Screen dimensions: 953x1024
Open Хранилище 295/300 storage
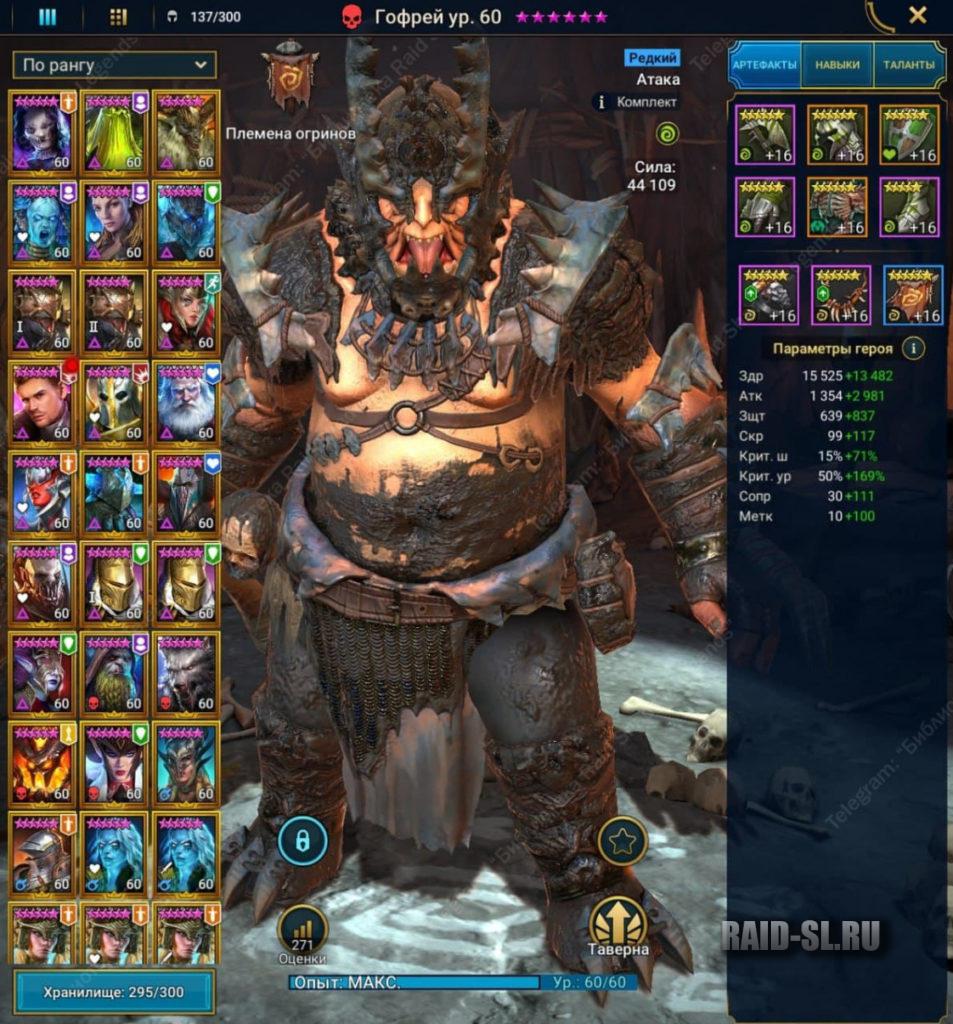click(115, 993)
